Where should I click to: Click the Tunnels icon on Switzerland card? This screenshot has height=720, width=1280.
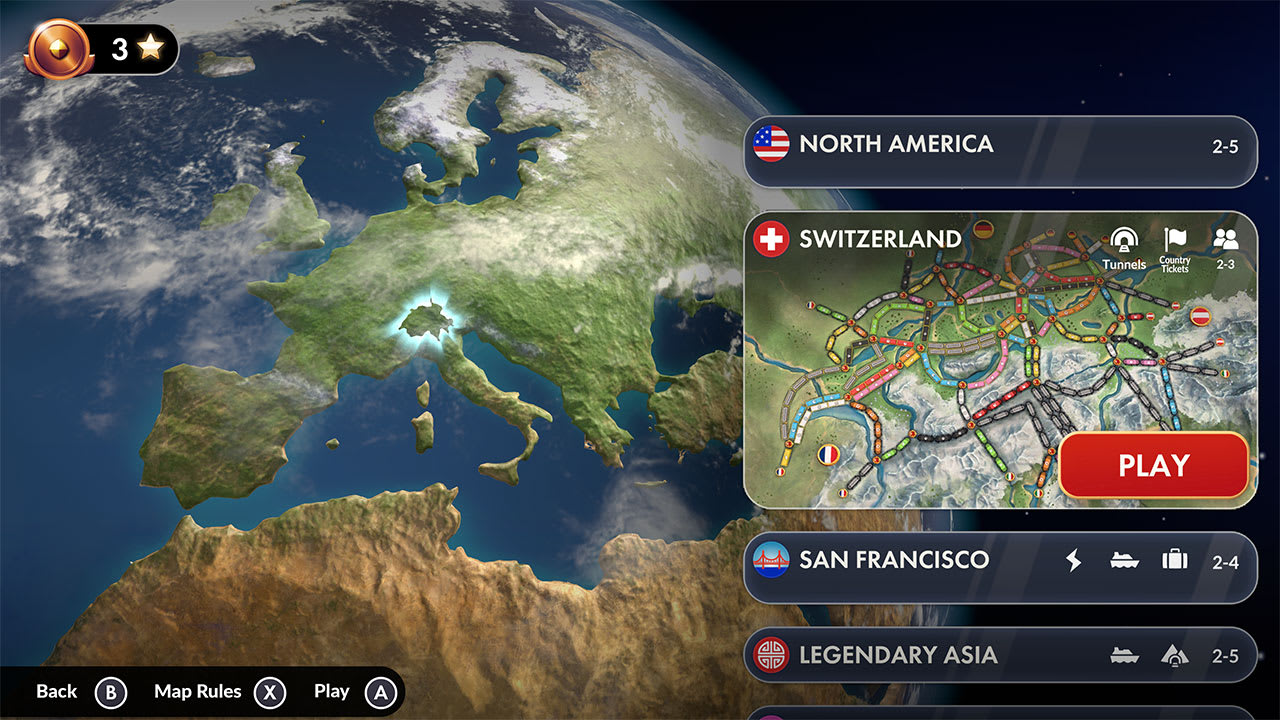click(1122, 245)
